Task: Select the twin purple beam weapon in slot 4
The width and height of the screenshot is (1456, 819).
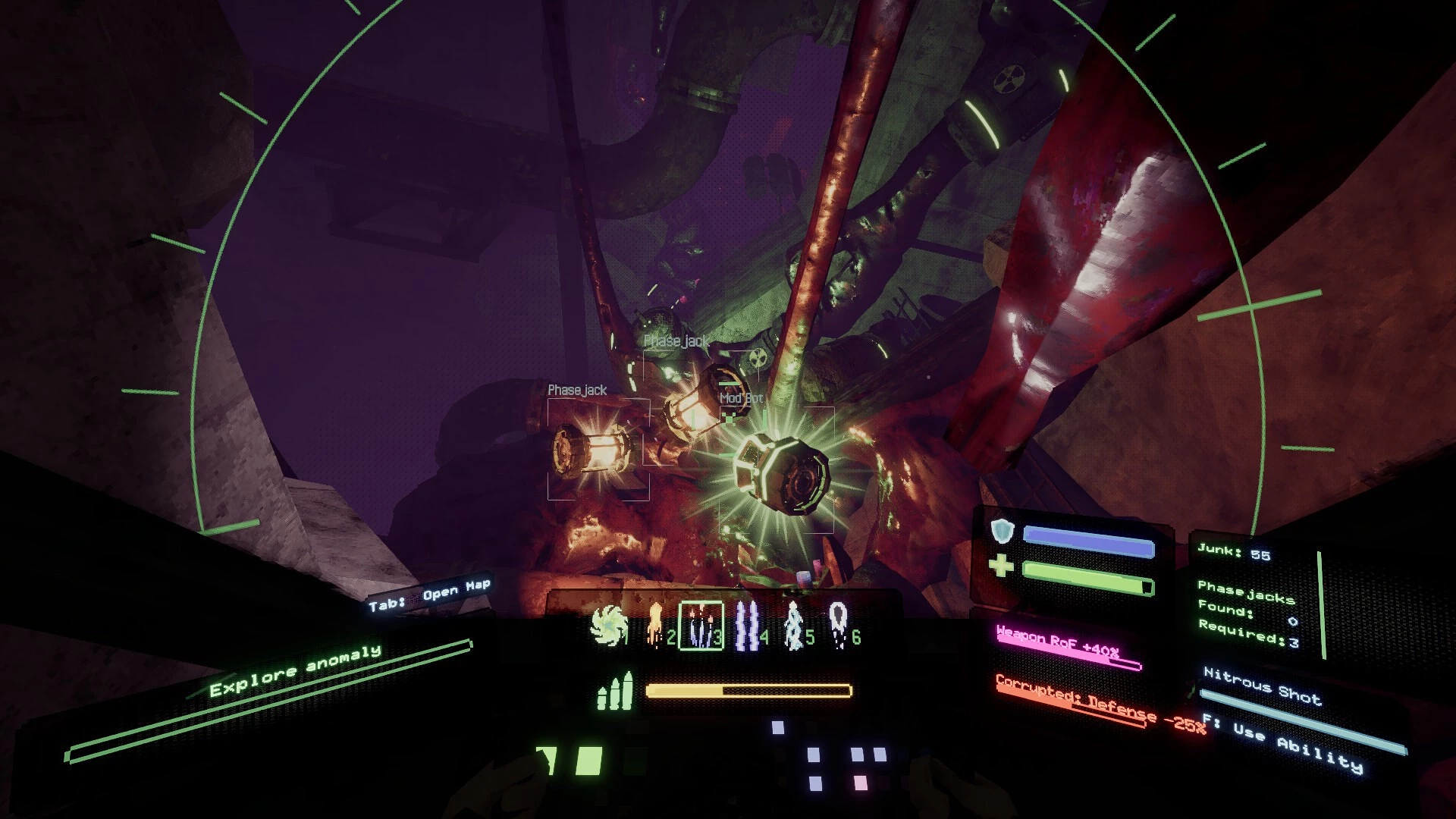Action: pos(747,627)
